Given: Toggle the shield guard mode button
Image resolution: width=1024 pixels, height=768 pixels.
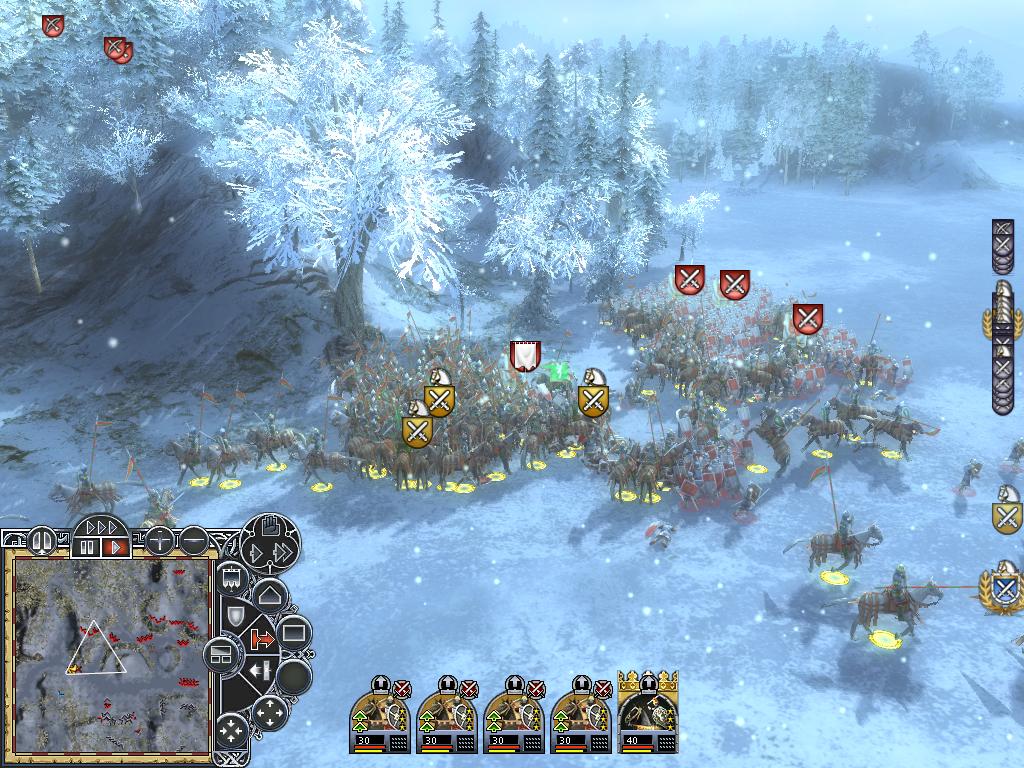Looking at the screenshot, I should coord(236,615).
